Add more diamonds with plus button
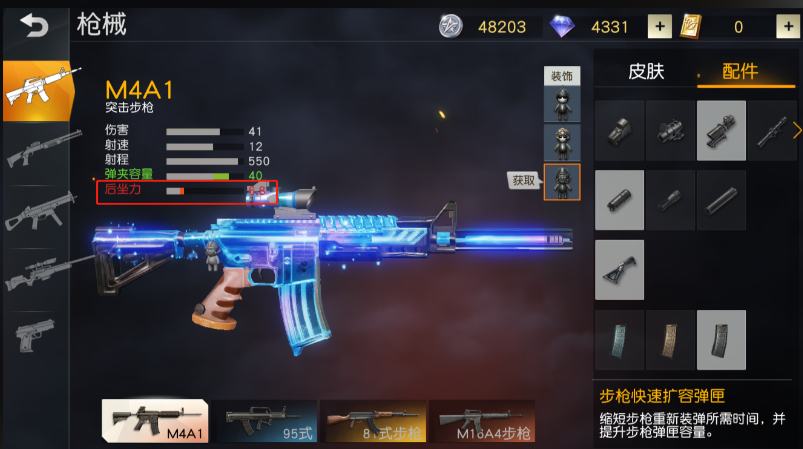Viewport: 803px width, 449px height. tap(660, 27)
